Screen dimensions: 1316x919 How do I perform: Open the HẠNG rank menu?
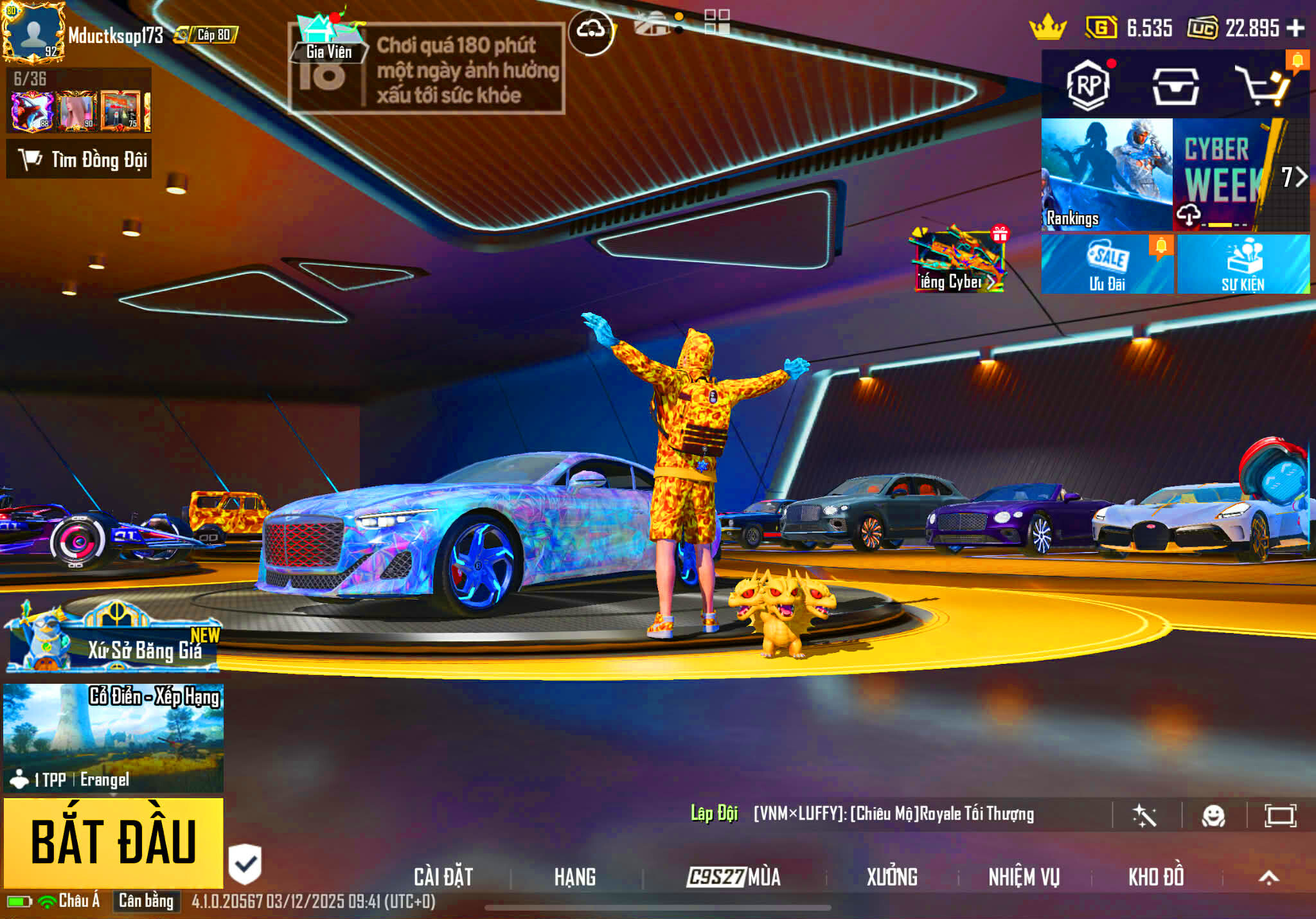tap(574, 877)
